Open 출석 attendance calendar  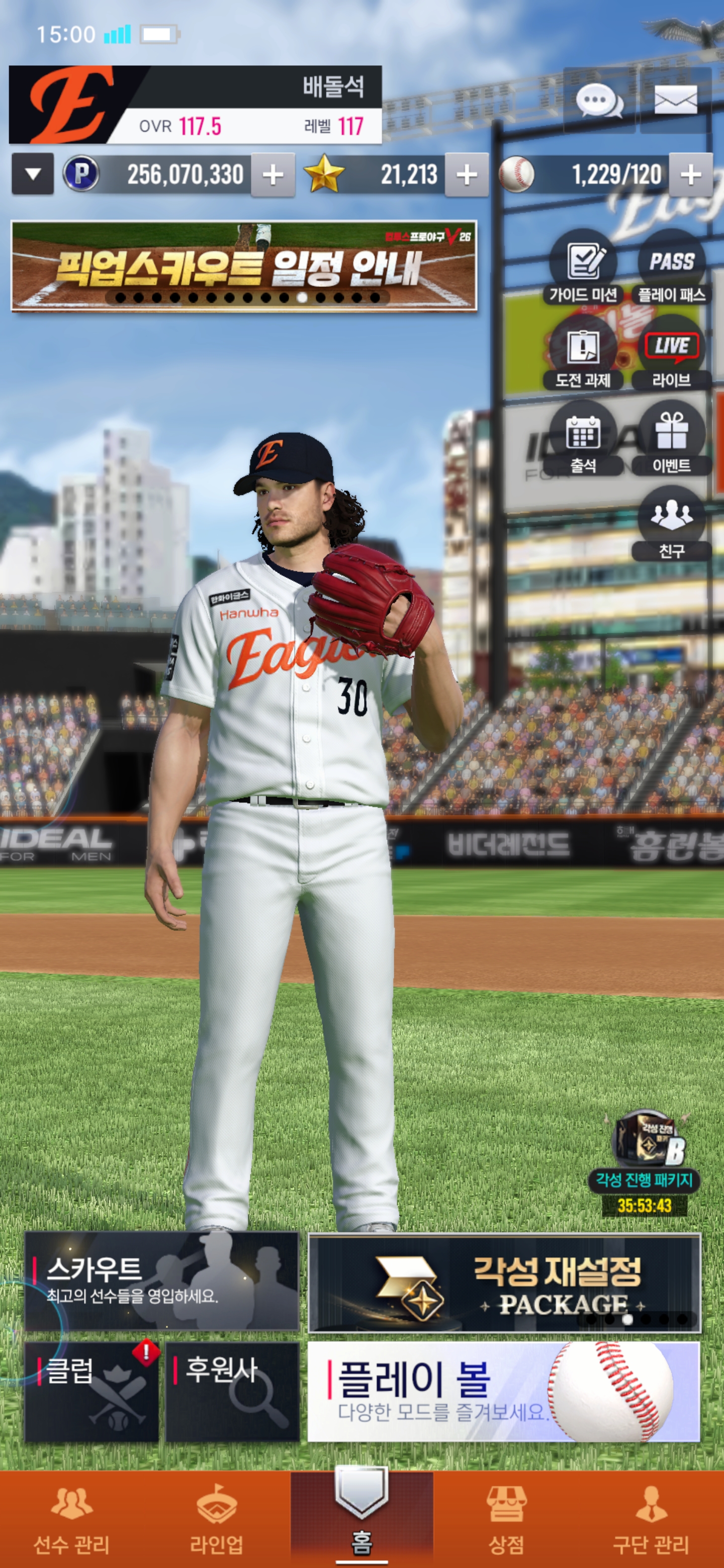(x=583, y=439)
